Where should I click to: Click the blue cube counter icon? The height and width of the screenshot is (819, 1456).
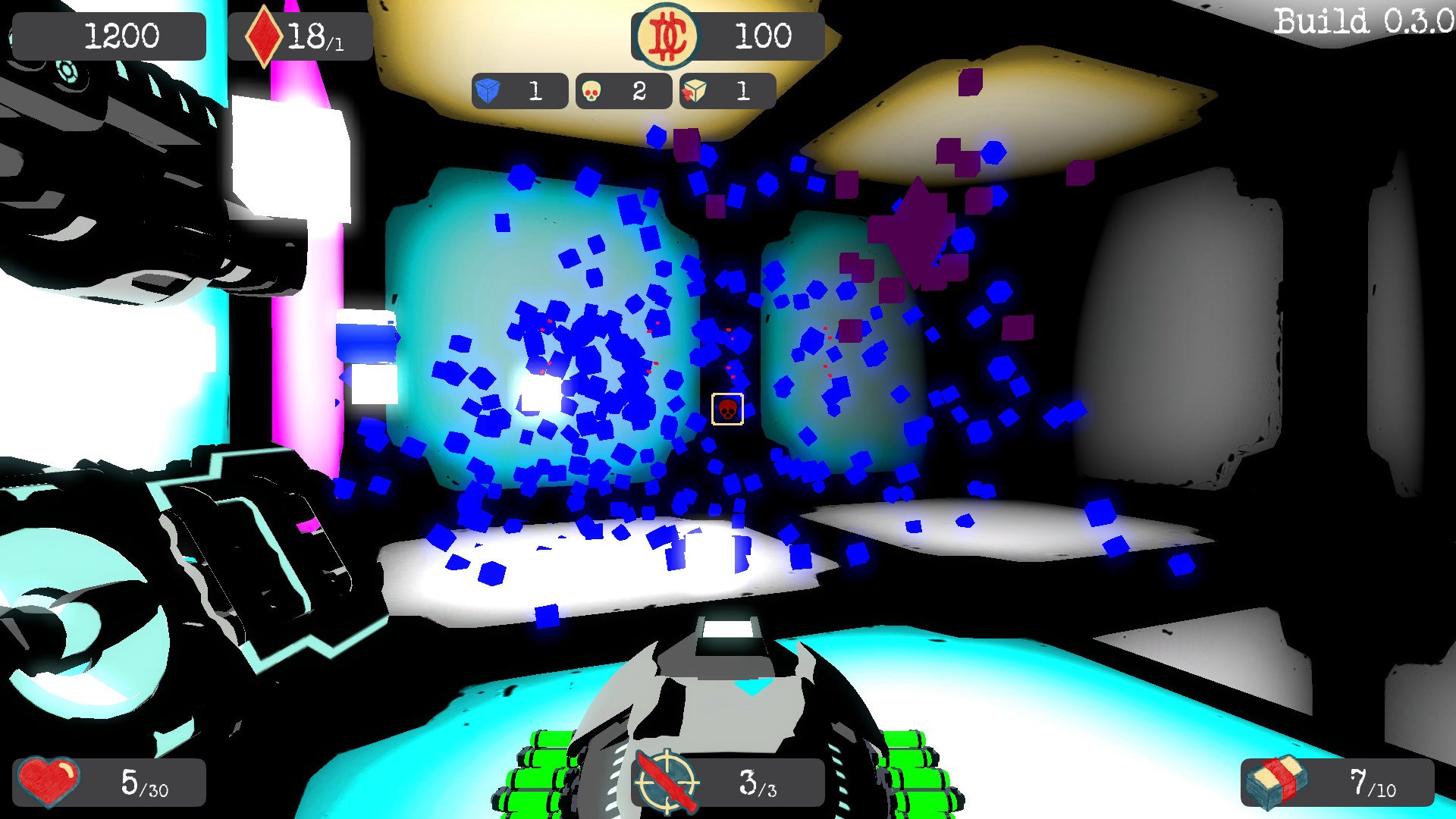[488, 92]
